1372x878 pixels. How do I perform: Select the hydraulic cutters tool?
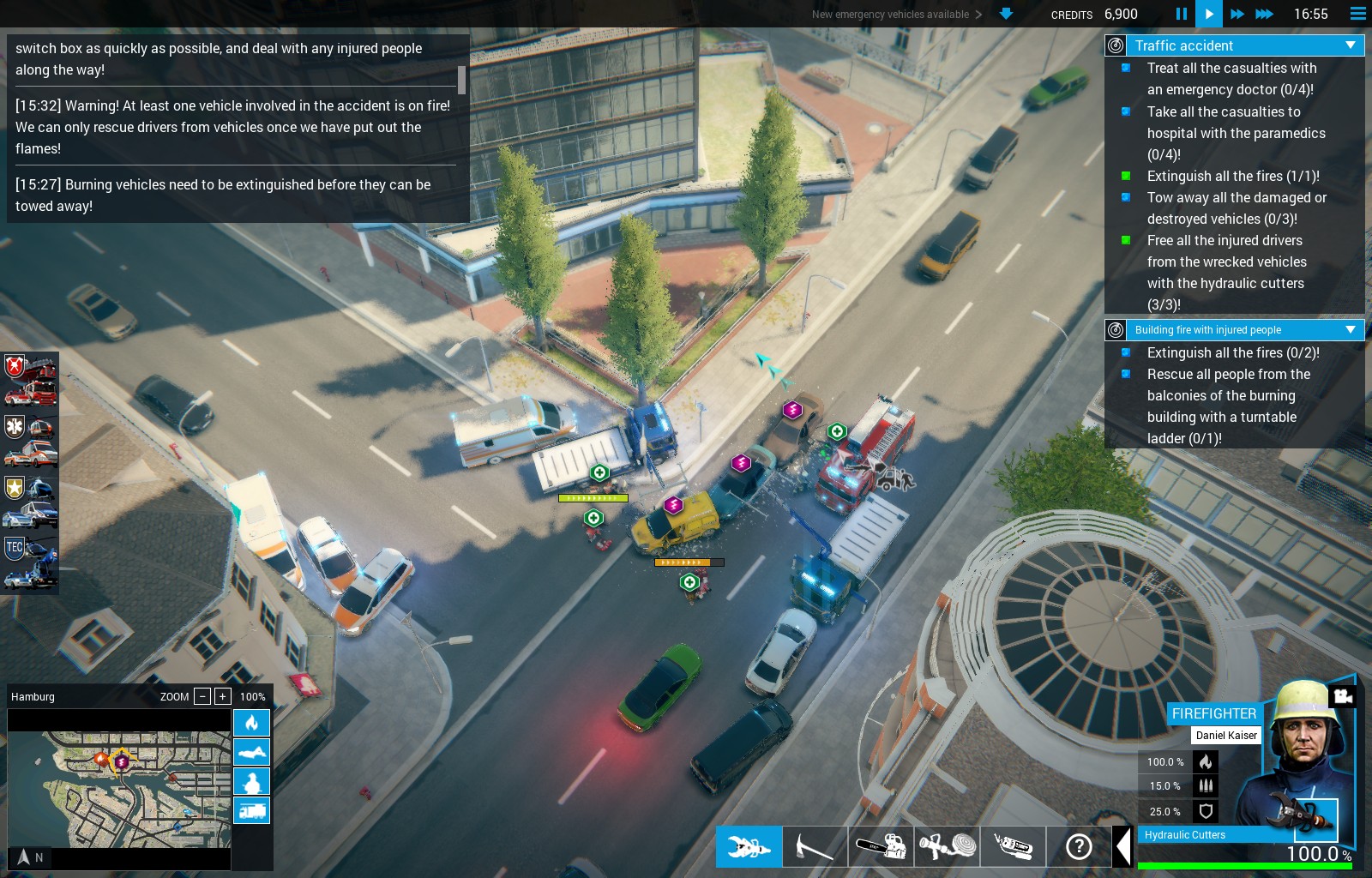749,847
